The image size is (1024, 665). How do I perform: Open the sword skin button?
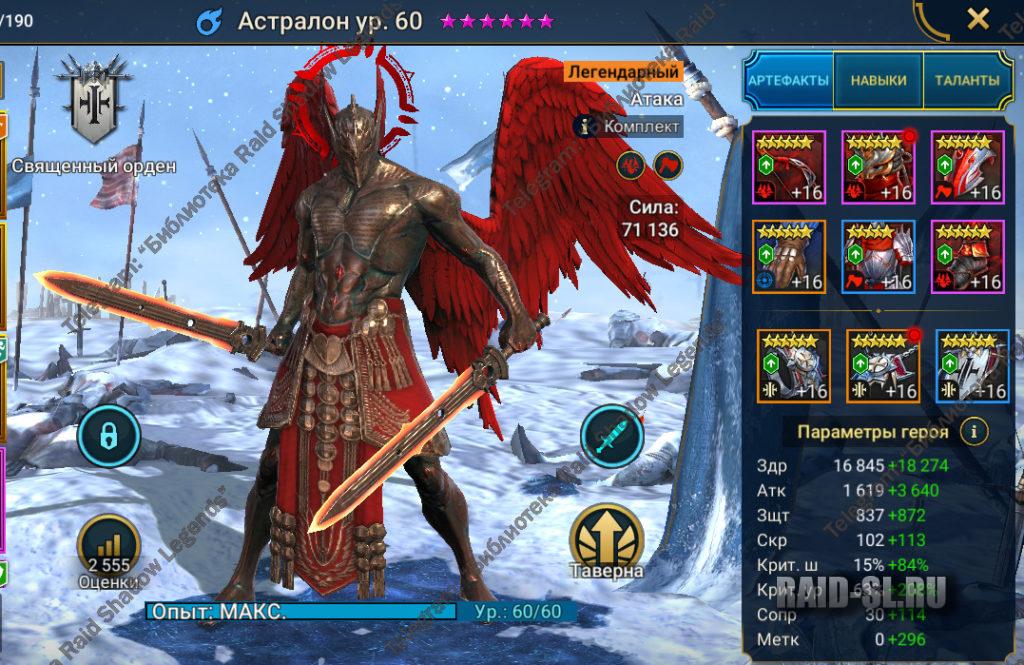click(x=610, y=436)
